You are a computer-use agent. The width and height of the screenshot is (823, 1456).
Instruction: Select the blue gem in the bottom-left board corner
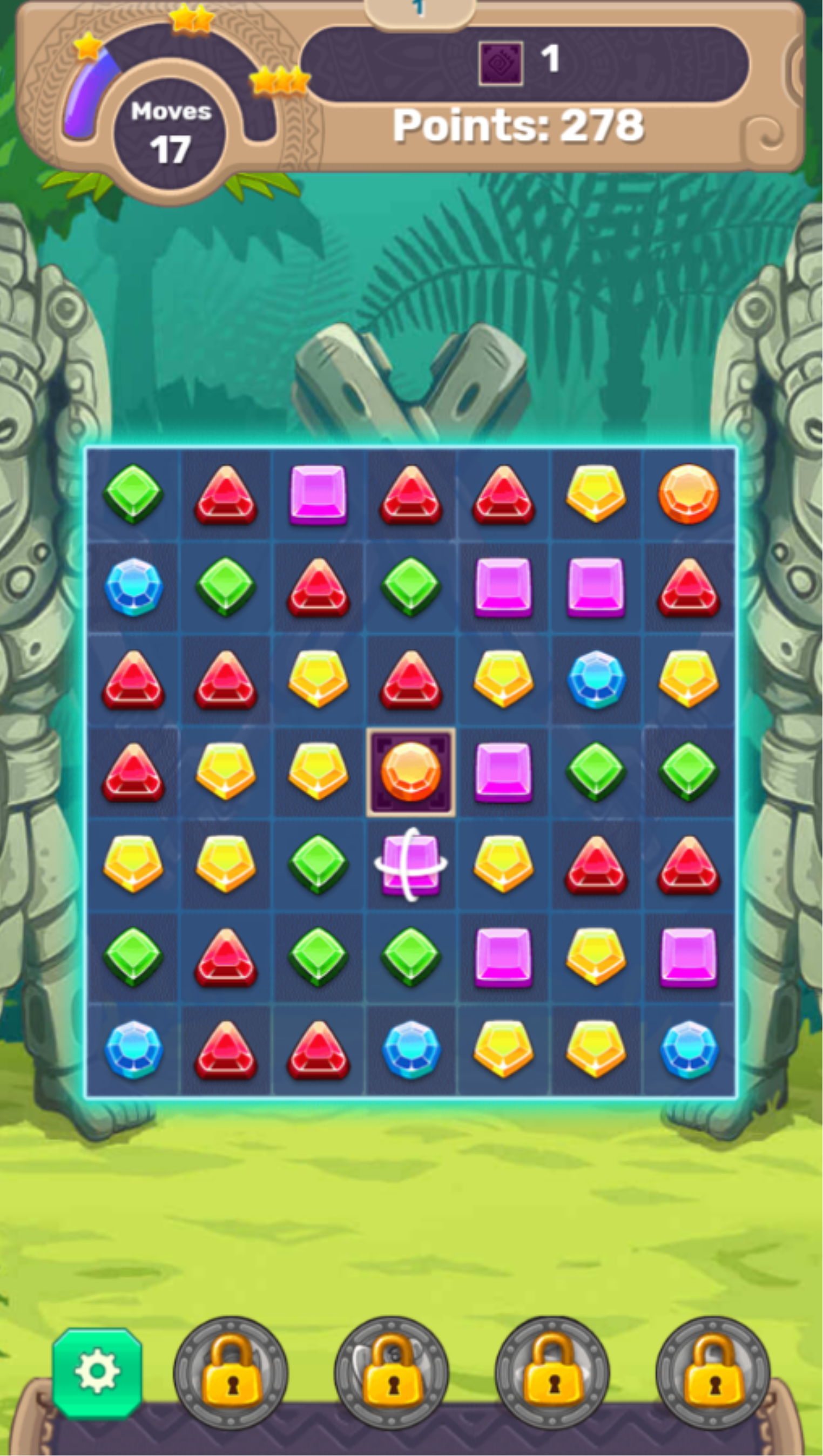[x=134, y=1048]
